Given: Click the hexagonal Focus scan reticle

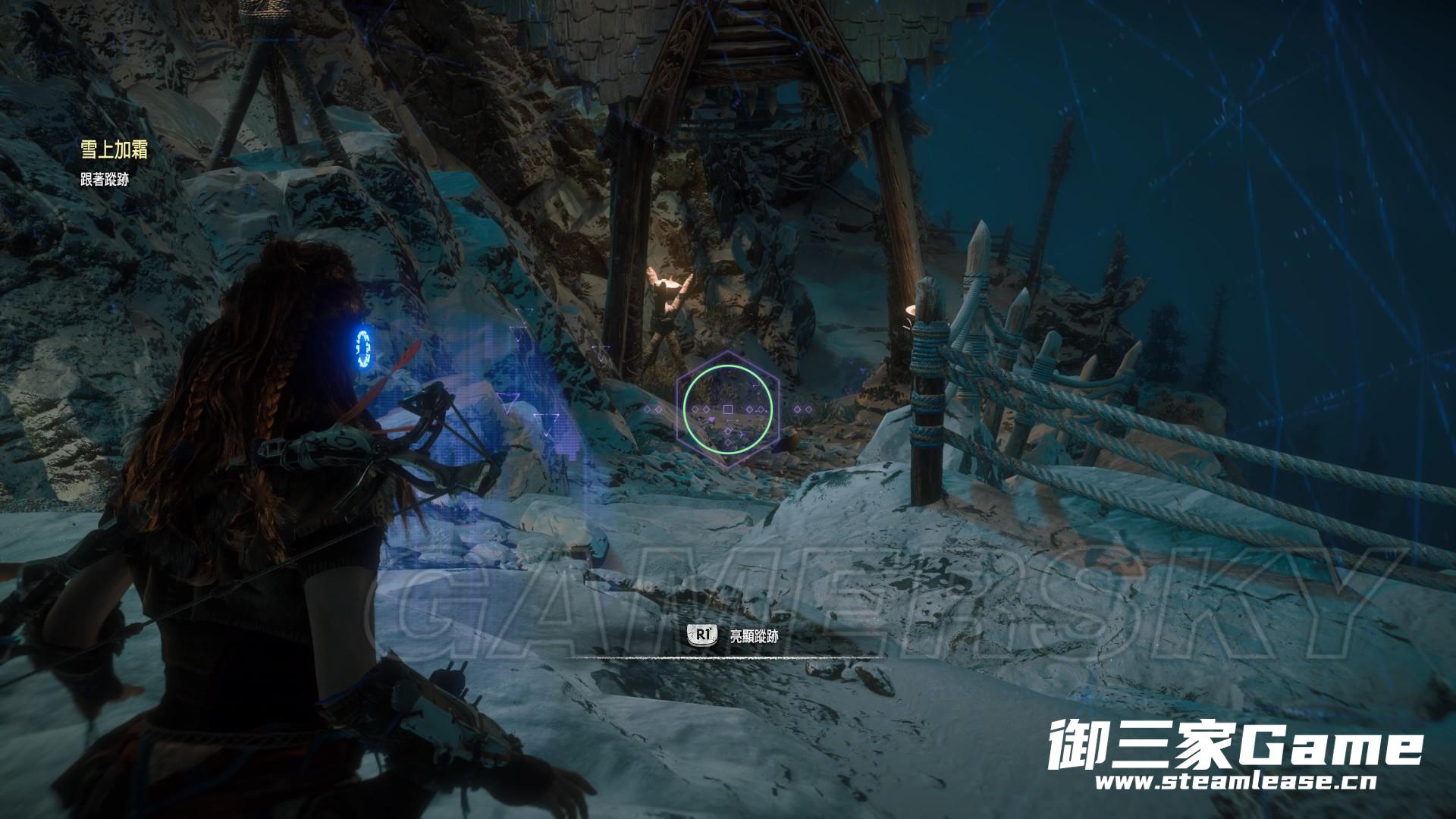Looking at the screenshot, I should click(728, 409).
